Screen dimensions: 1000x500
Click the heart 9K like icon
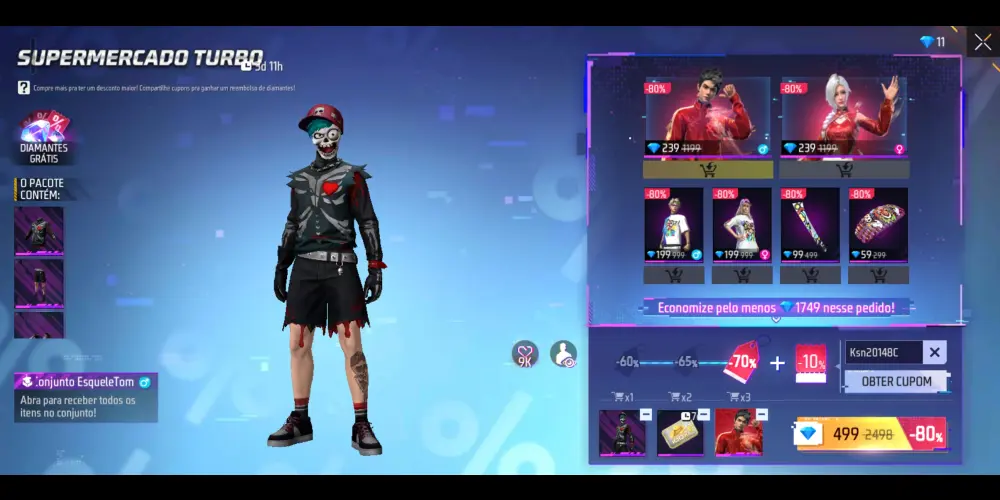pyautogui.click(x=525, y=354)
